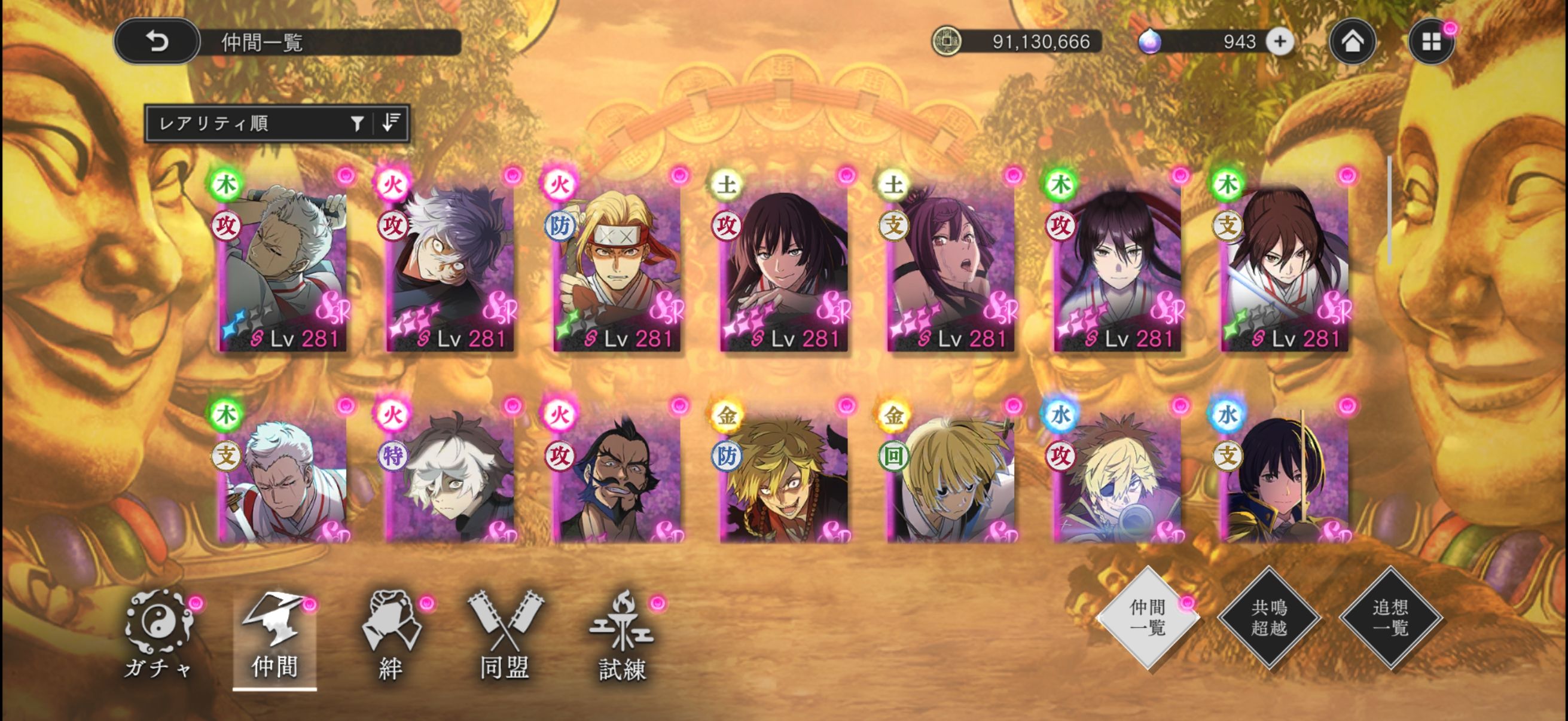This screenshot has height=721, width=1568.
Task: Select the 仲間一覧 diamond tab
Action: coord(1148,618)
